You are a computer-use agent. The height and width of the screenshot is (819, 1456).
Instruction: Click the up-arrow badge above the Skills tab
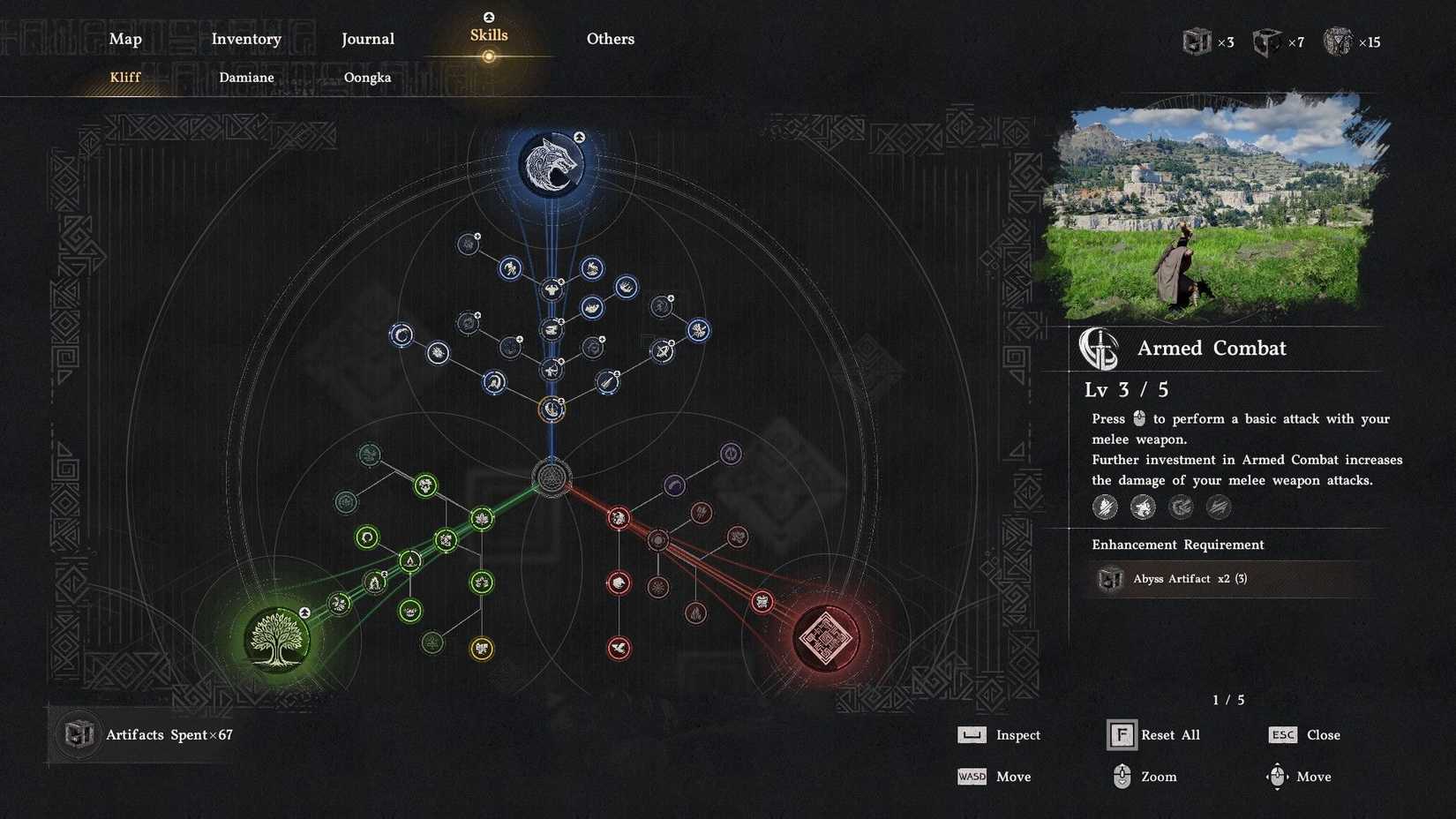pyautogui.click(x=488, y=16)
